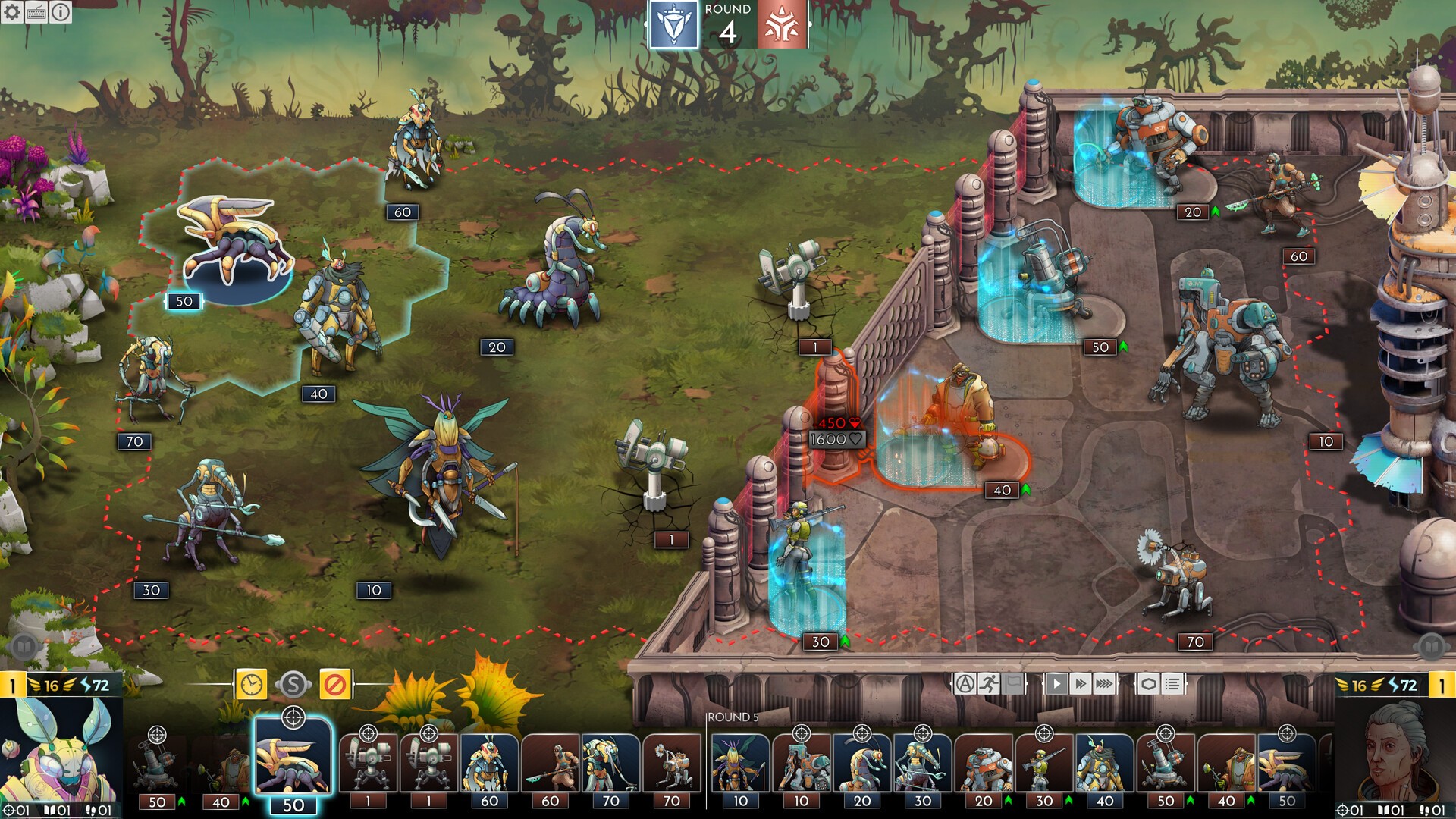Click the yellow clock wait button
1456x819 pixels.
point(251,685)
